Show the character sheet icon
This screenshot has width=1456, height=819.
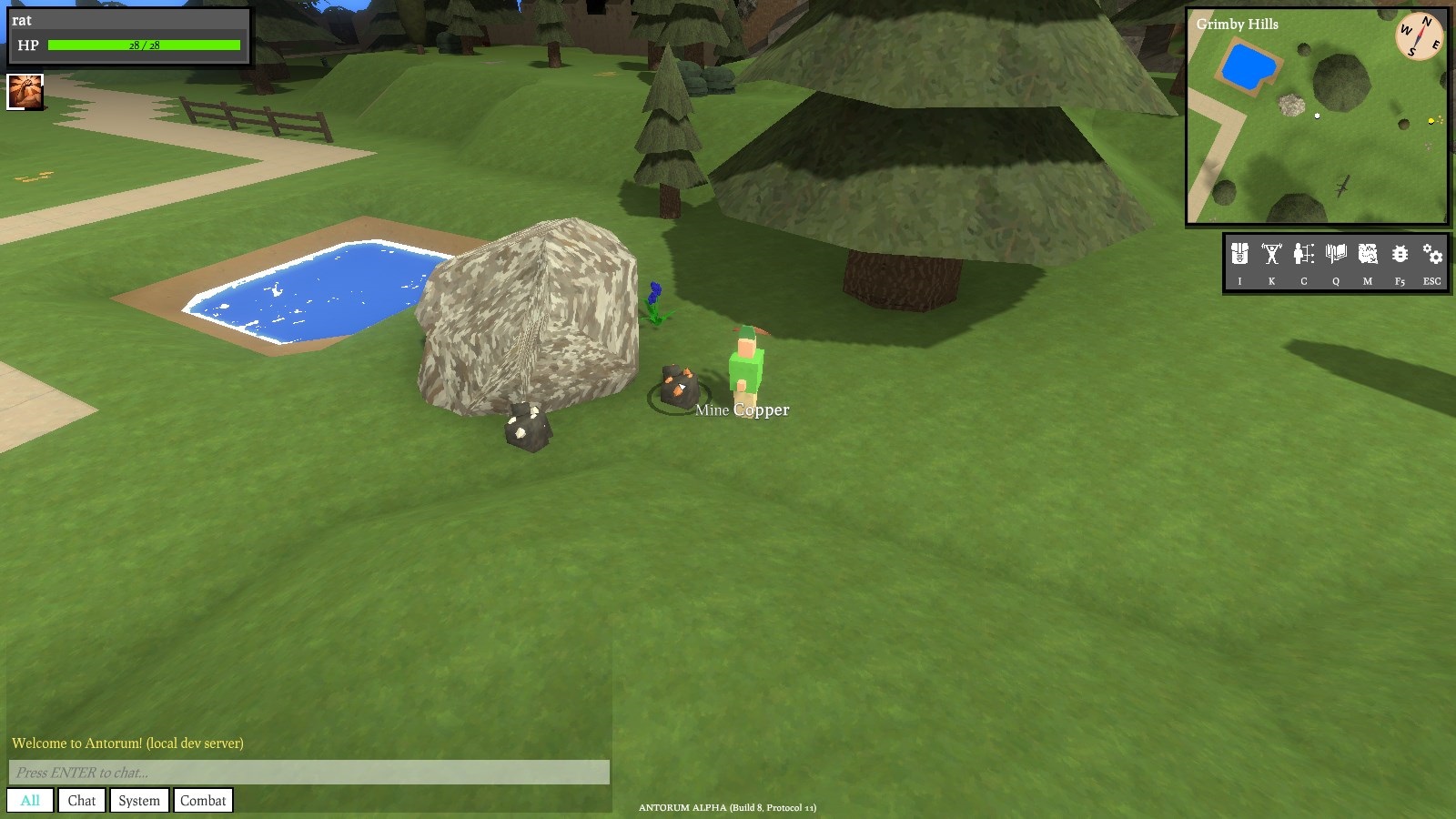pos(1303,254)
